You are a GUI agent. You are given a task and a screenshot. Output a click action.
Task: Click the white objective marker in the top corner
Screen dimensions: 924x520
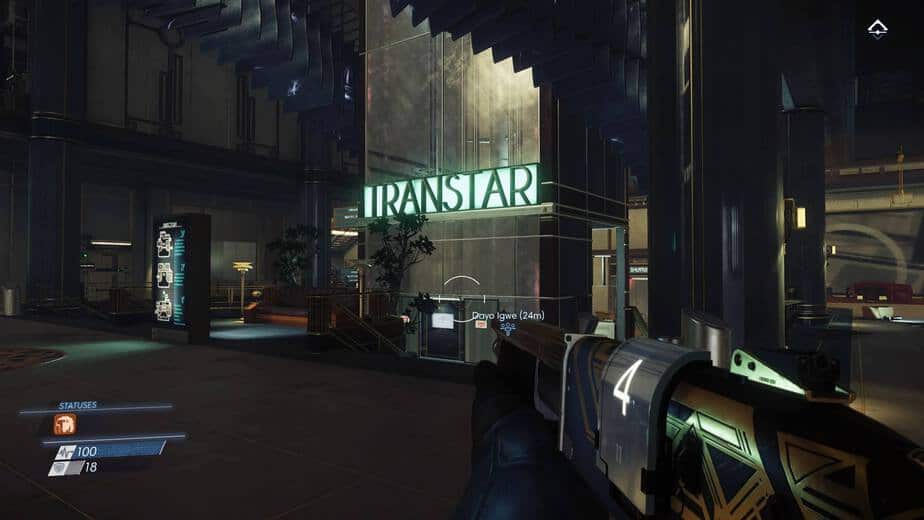[x=878, y=29]
